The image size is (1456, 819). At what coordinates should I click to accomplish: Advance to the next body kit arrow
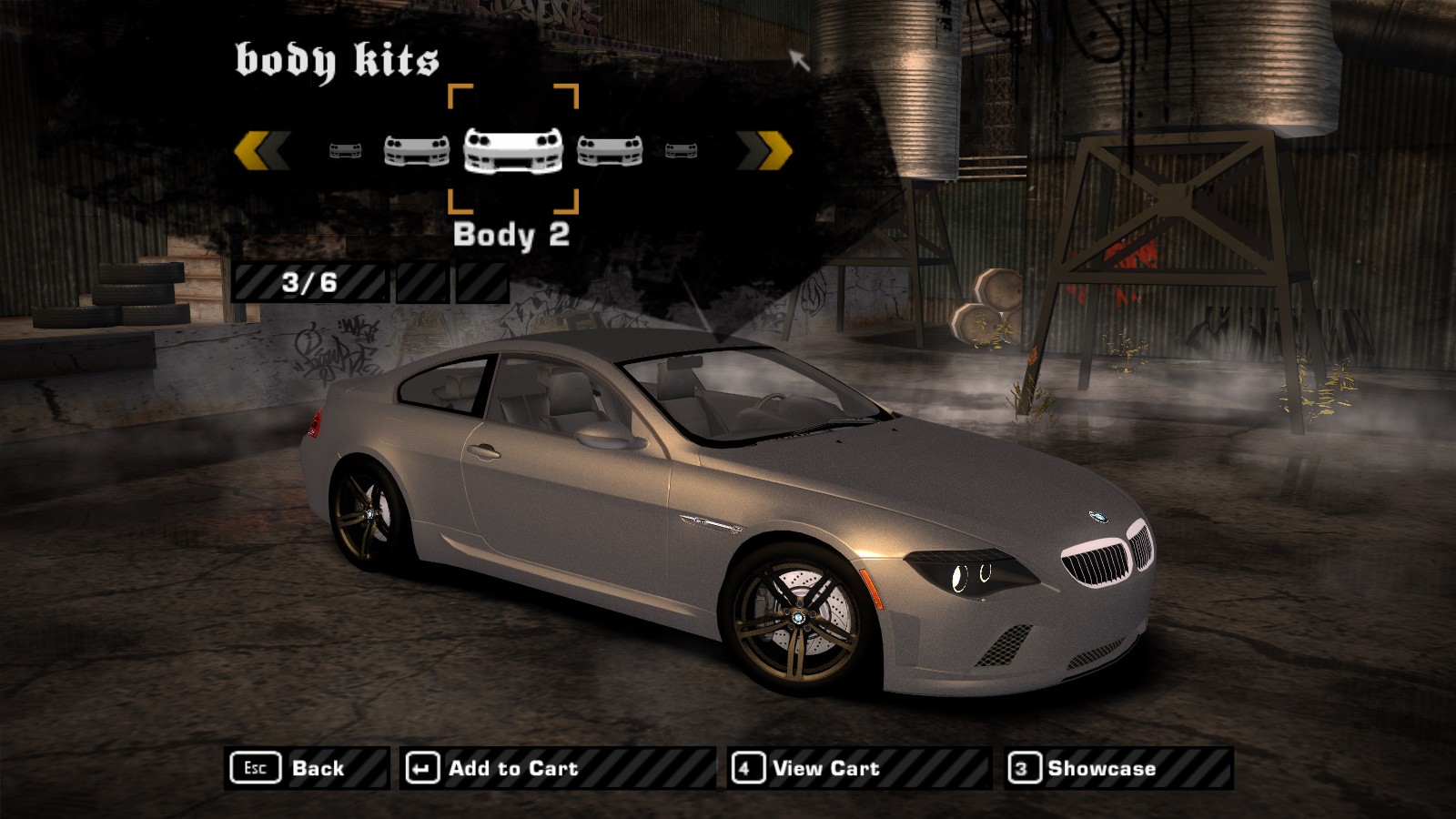coord(764,151)
